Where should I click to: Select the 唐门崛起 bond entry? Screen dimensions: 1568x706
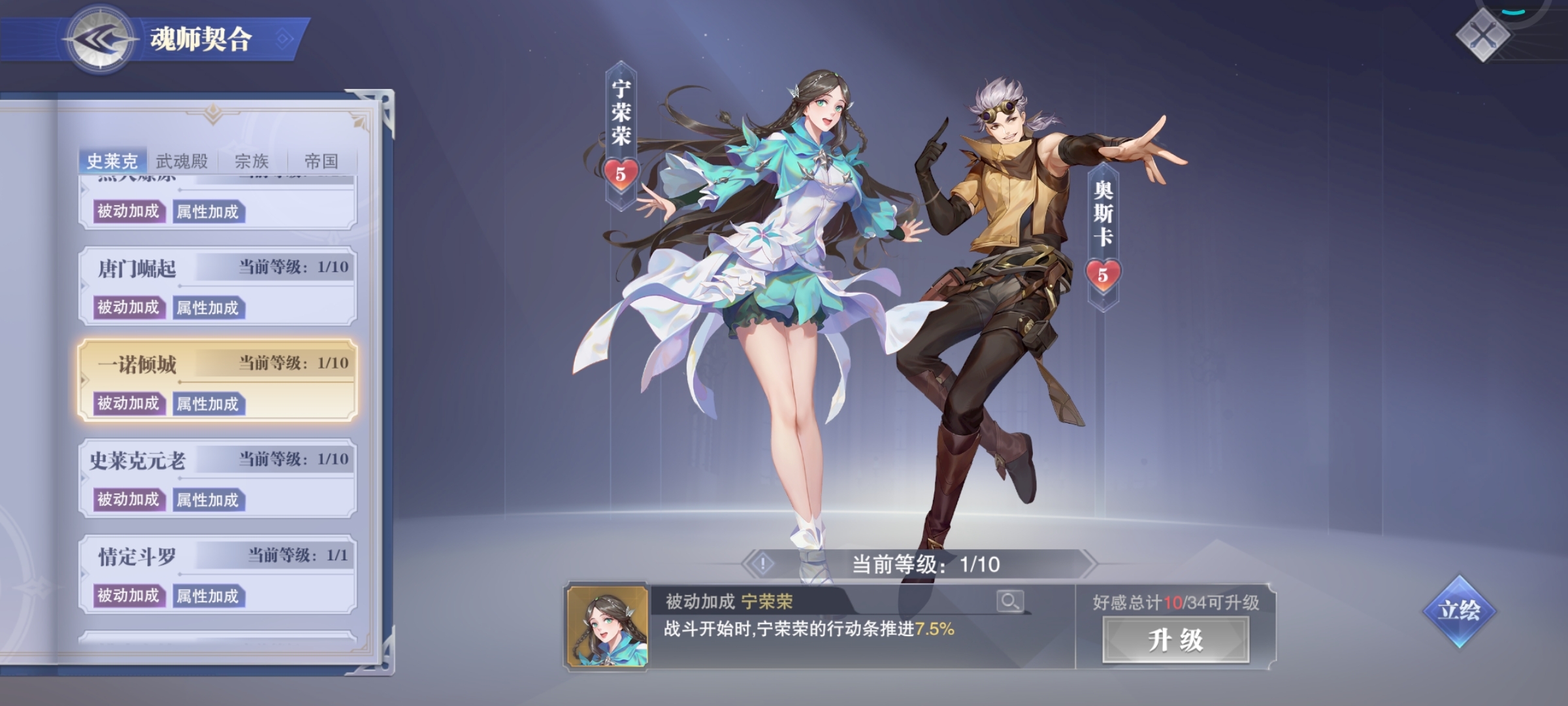click(x=137, y=268)
